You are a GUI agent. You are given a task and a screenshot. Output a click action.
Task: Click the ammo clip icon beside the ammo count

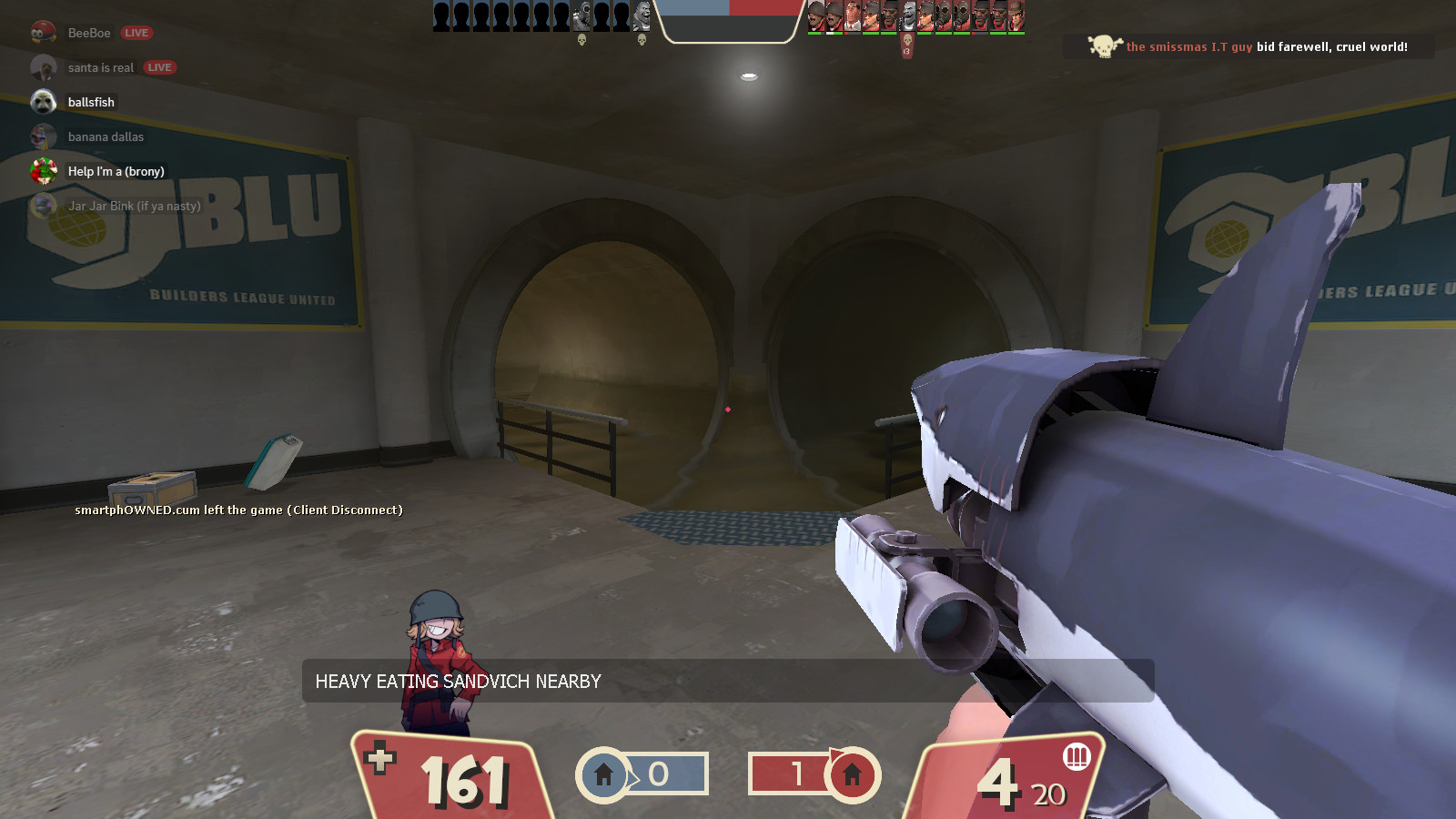point(1077,757)
